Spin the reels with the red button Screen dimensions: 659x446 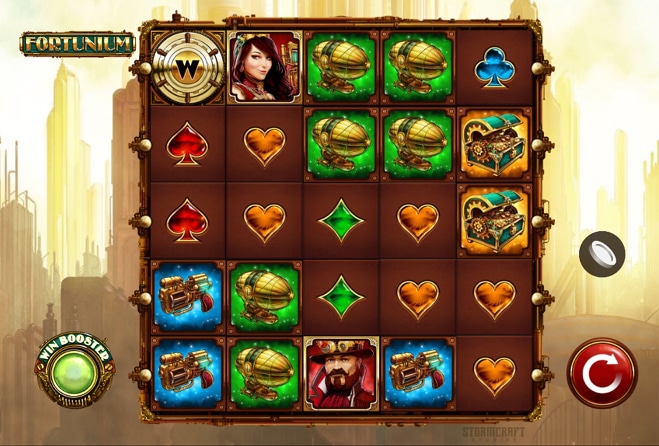601,373
